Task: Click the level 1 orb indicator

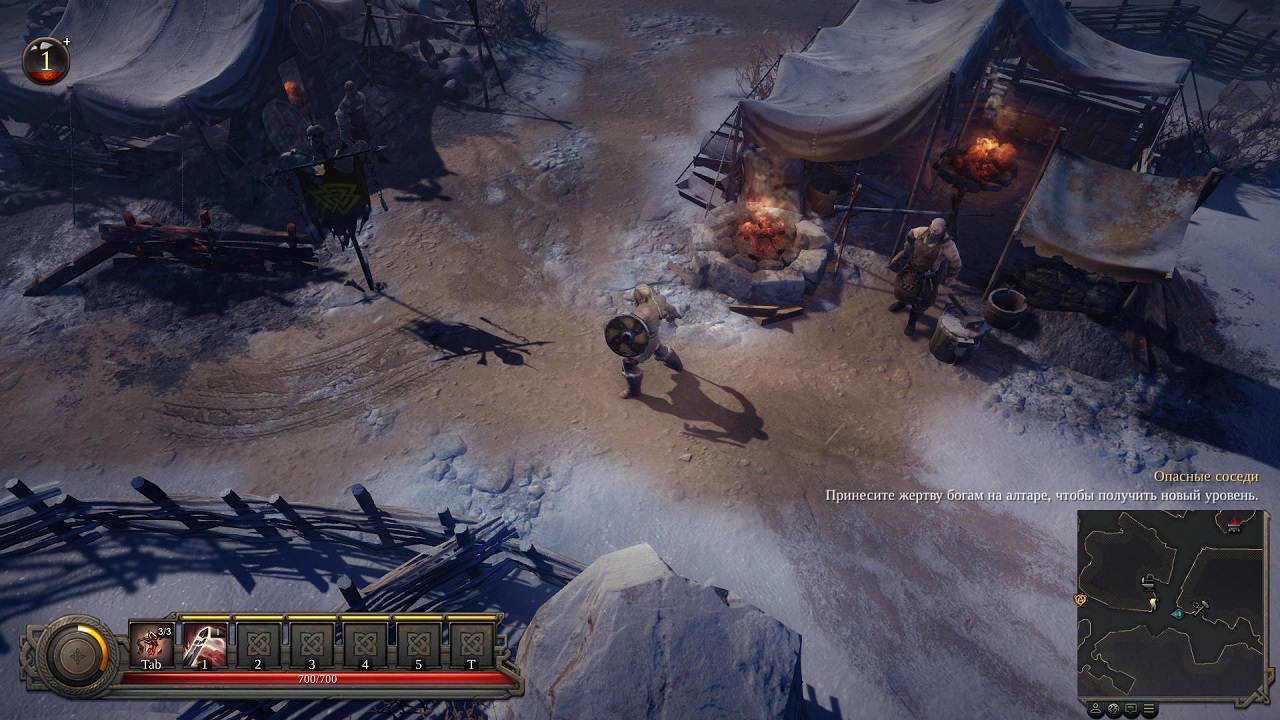Action: [45, 60]
